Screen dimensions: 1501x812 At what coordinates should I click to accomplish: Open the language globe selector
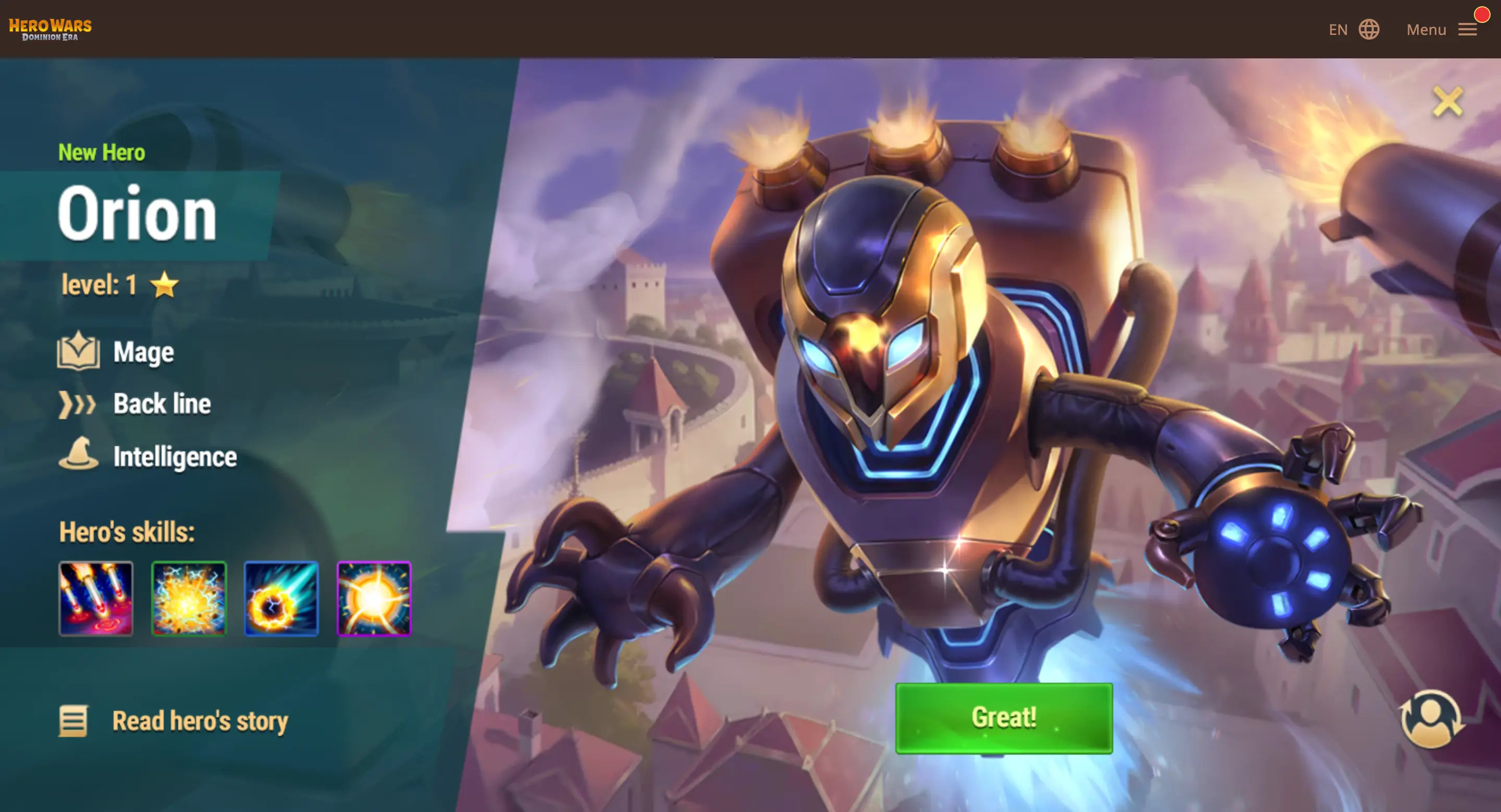[x=1369, y=29]
